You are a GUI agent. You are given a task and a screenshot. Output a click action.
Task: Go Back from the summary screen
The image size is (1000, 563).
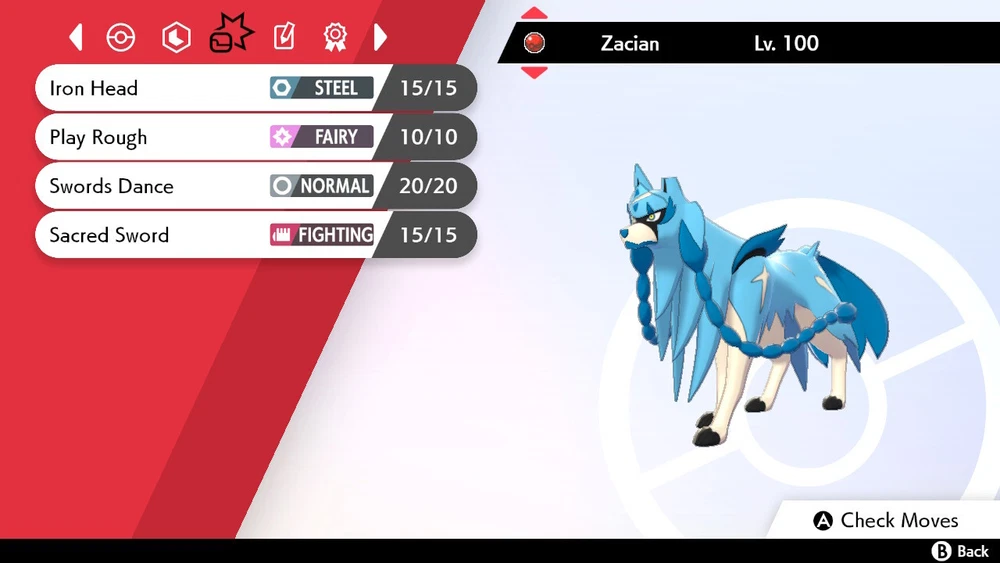point(960,551)
